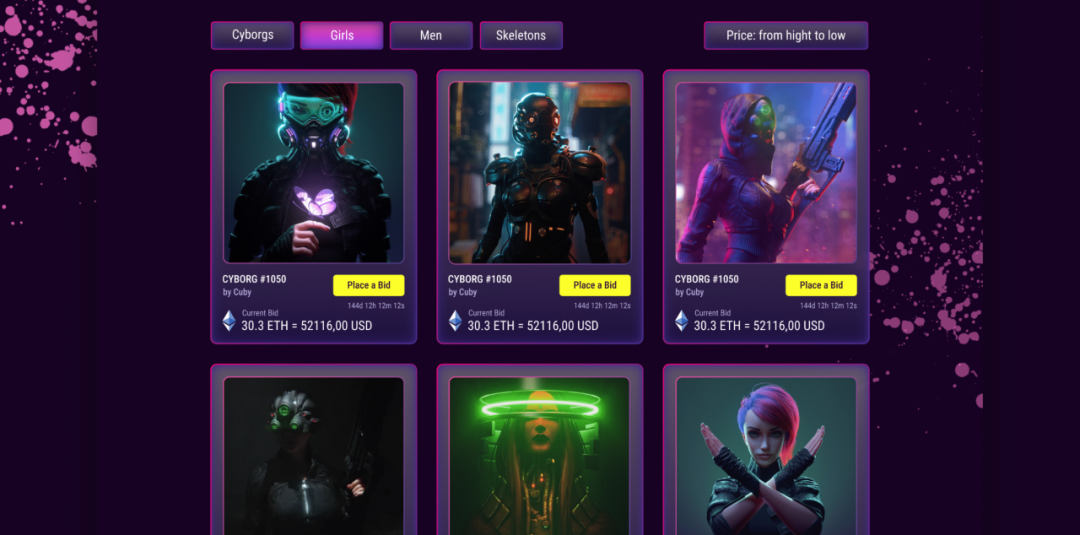The width and height of the screenshot is (1080, 535).
Task: Select the dark green-goggled soldier artwork
Action: 313,456
